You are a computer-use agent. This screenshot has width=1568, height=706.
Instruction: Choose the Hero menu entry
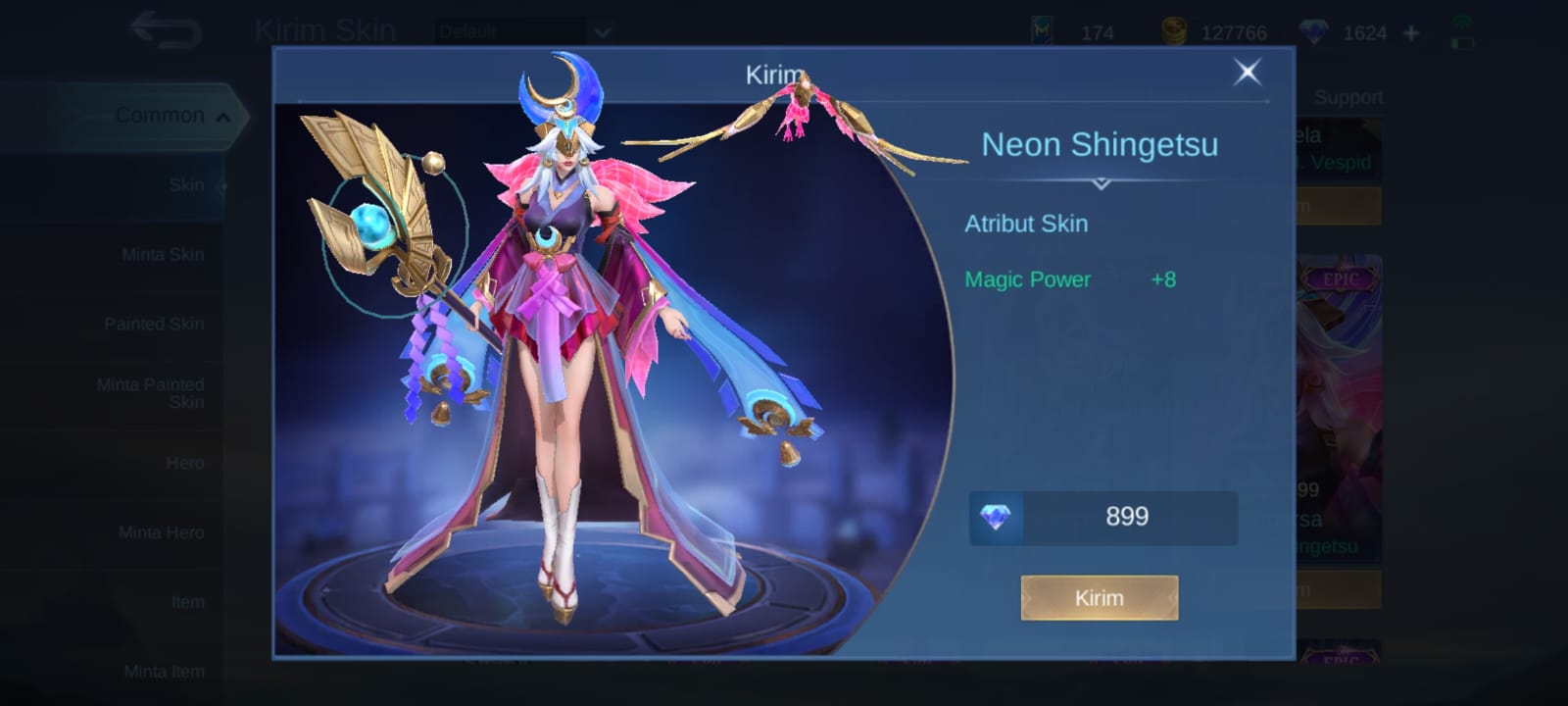[184, 463]
